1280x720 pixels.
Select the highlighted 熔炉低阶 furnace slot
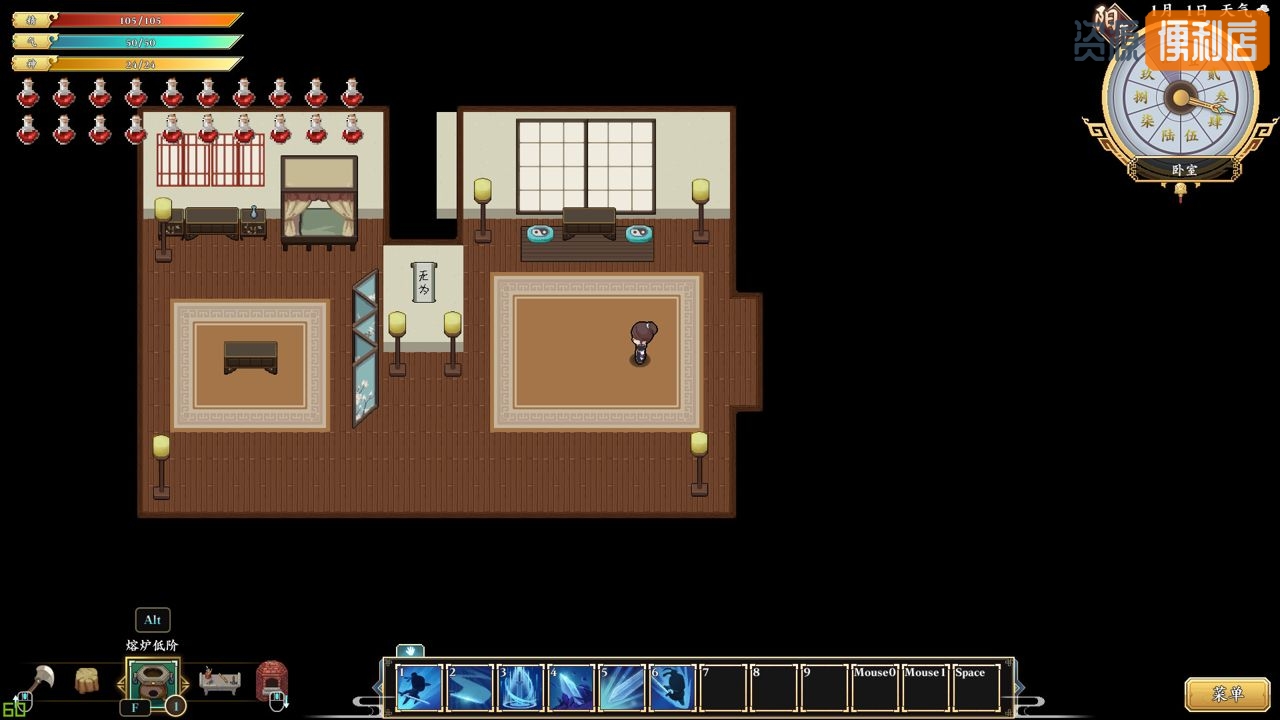152,681
